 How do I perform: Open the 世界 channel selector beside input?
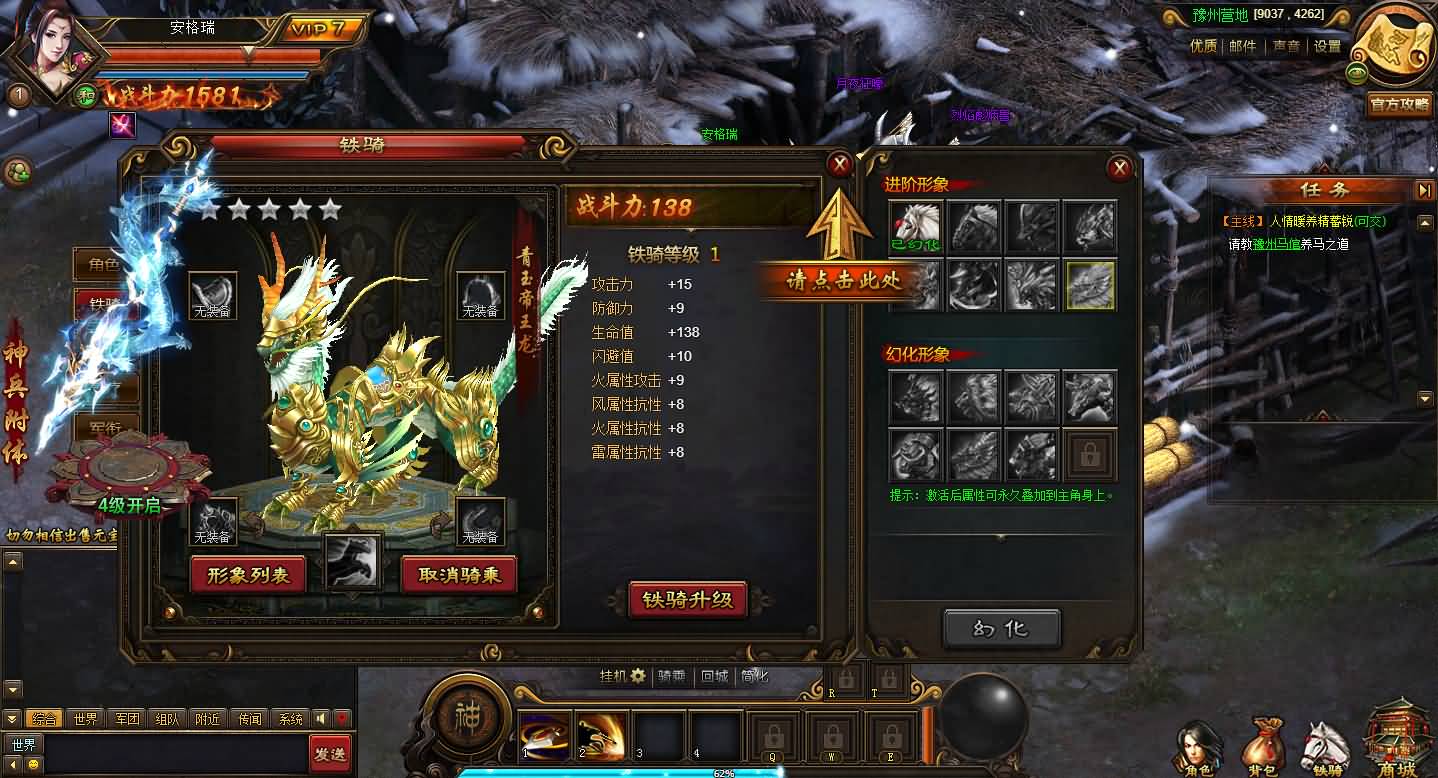click(x=21, y=744)
